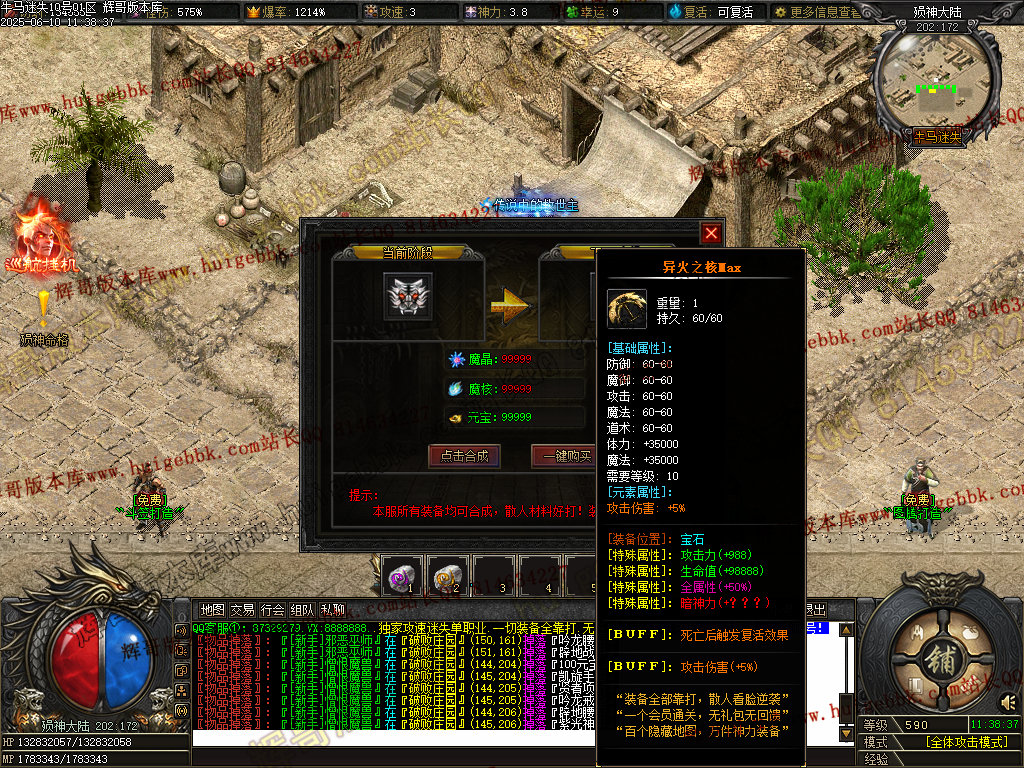
Task: Open the 地图 map chat tab
Action: point(212,609)
